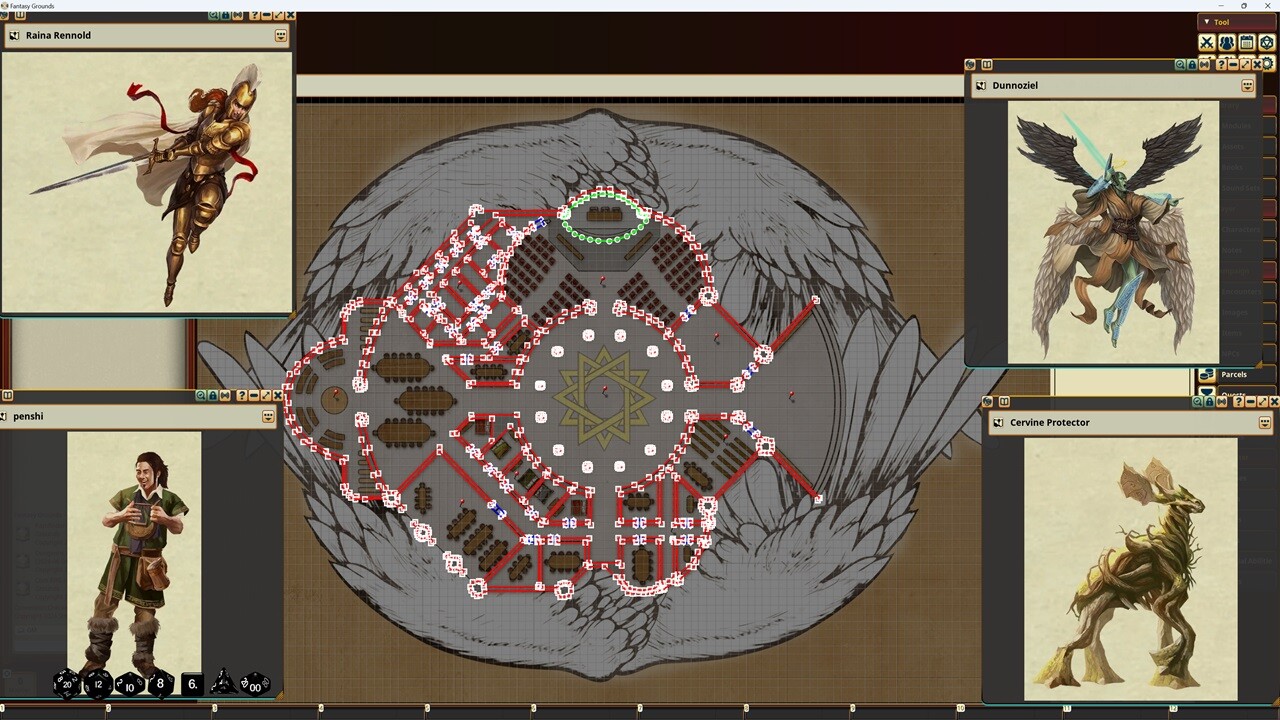The width and height of the screenshot is (1280, 720).
Task: Open the d20 Tables icon in the Tool panel
Action: click(x=1267, y=42)
